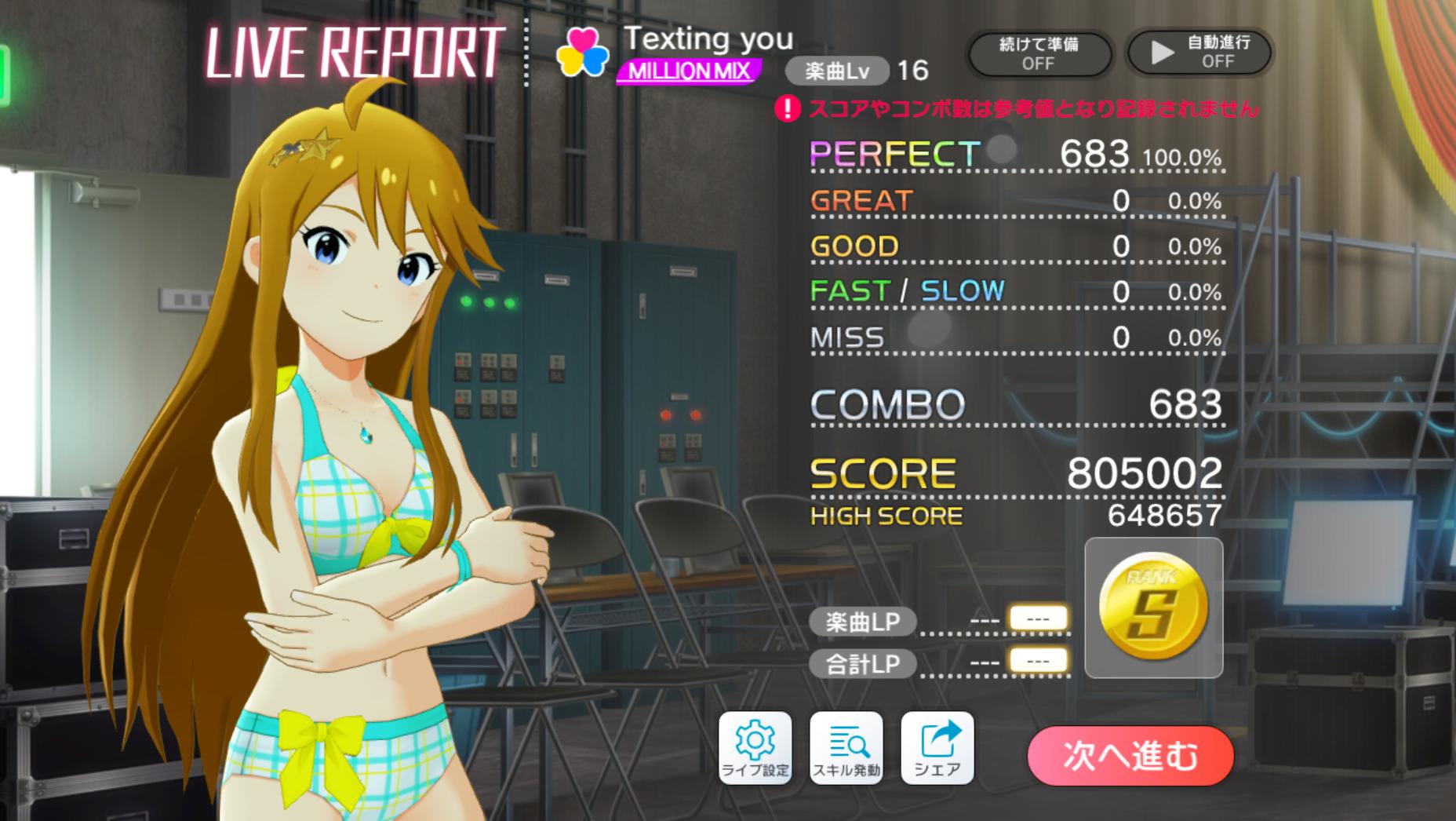This screenshot has height=821, width=1456.
Task: Toggle the 続けて準備 option
Action: pos(1039,53)
